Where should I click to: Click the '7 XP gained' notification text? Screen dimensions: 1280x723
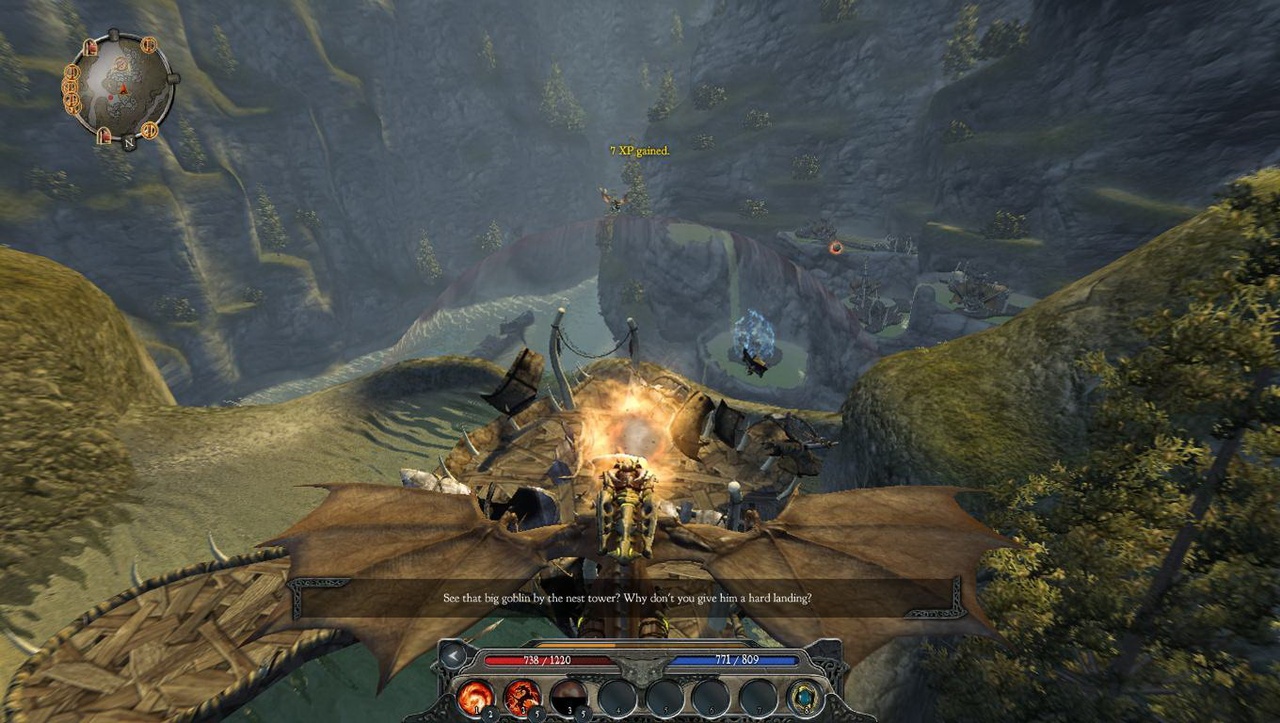[638, 150]
